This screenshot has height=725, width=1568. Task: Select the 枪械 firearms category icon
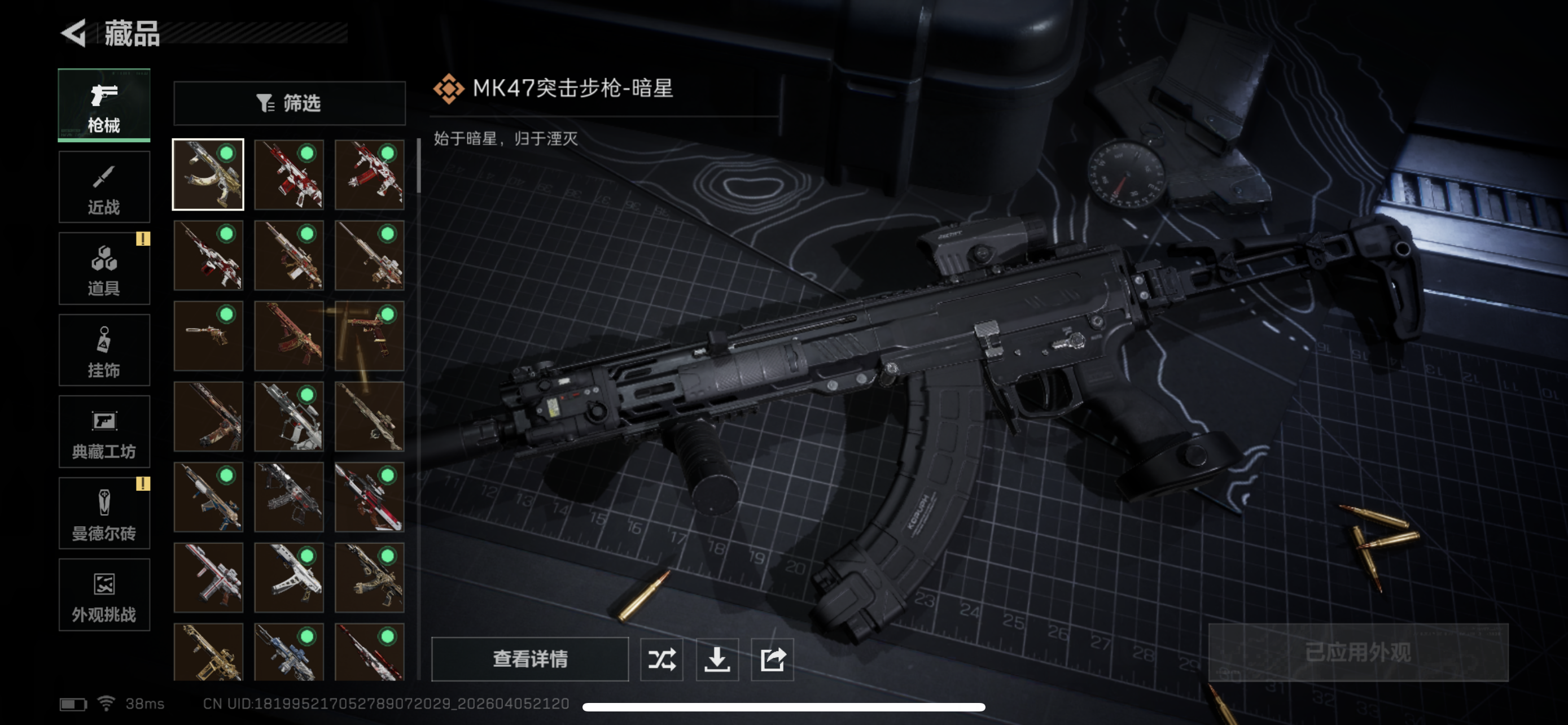(x=103, y=104)
